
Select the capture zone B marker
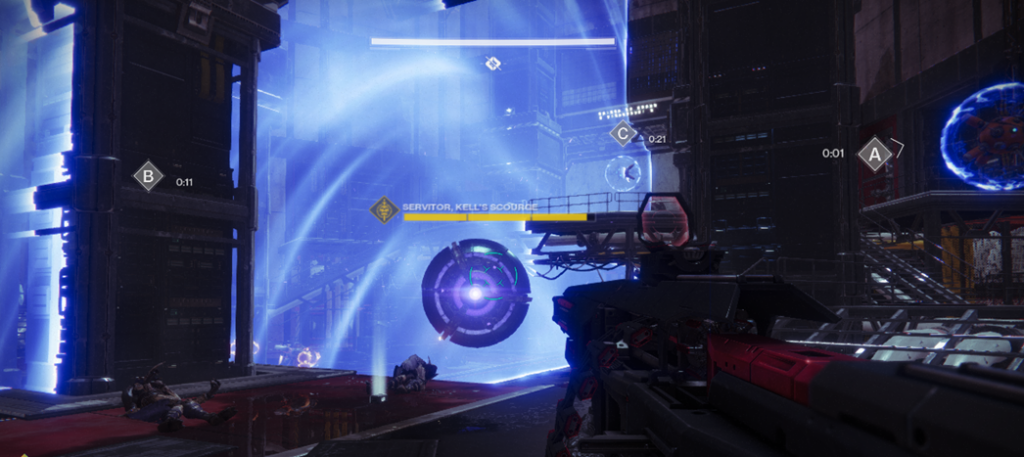click(148, 176)
